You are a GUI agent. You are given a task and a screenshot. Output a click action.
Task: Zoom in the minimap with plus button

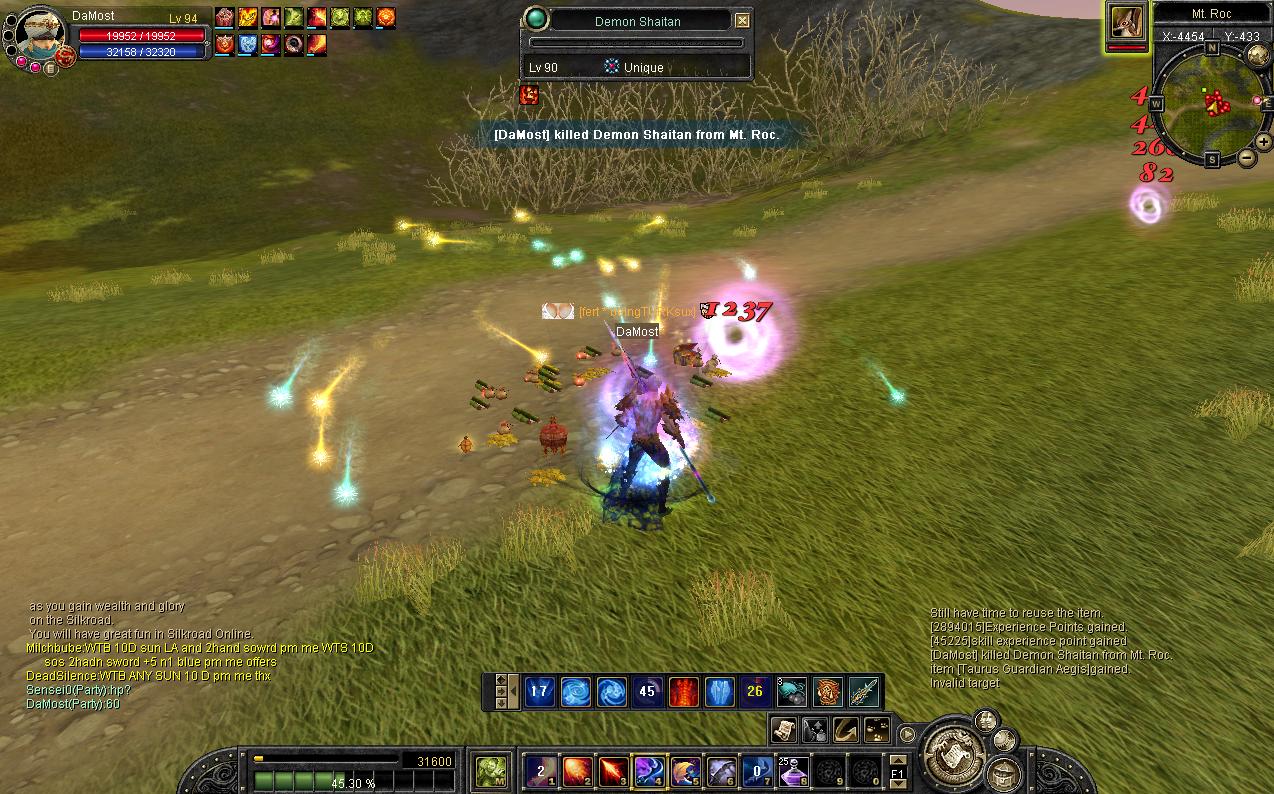(1264, 142)
